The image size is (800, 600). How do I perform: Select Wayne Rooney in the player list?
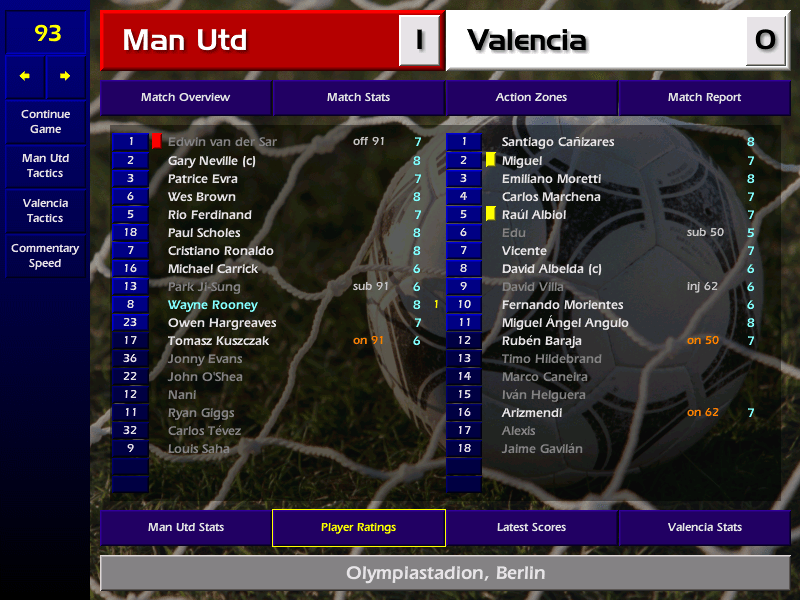coord(213,305)
